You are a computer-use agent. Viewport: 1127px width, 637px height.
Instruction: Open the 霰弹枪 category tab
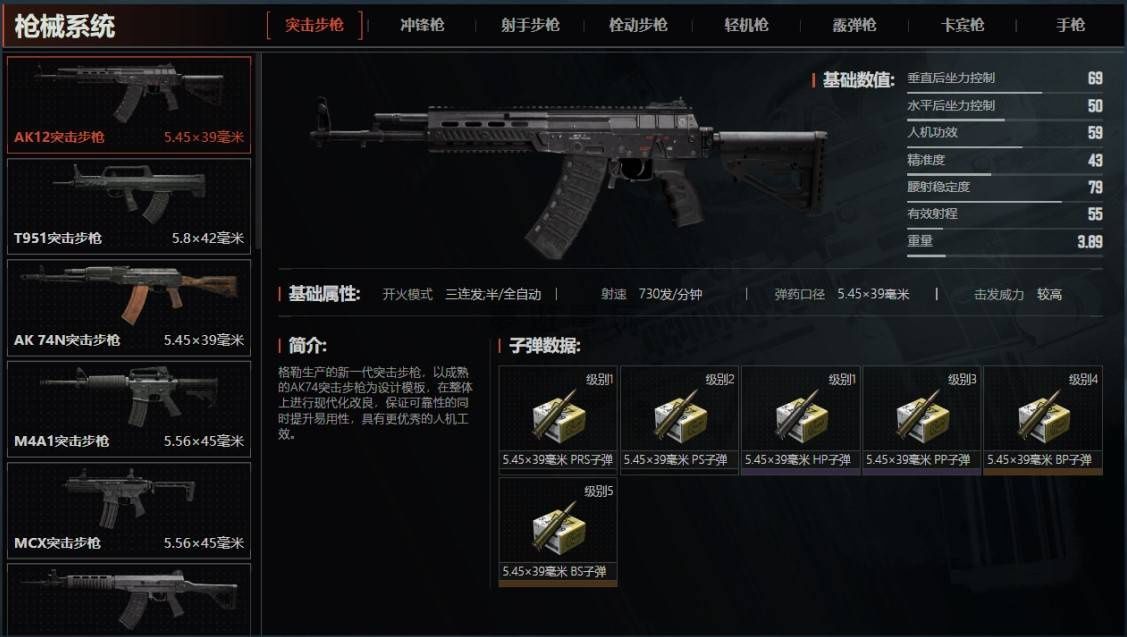pos(854,25)
